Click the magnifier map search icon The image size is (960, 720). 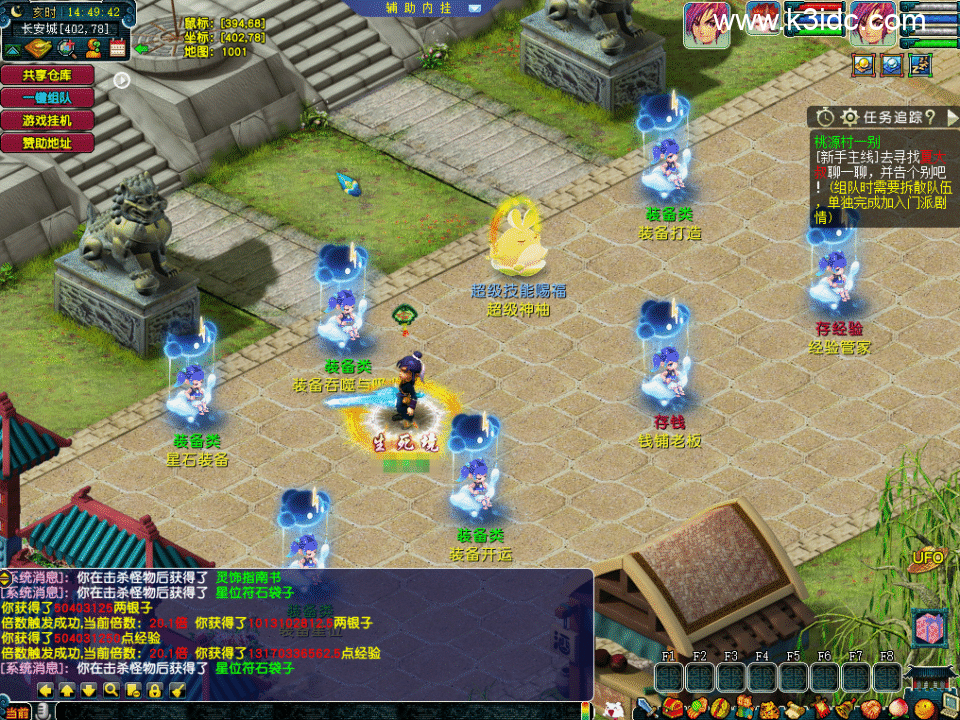(67, 48)
